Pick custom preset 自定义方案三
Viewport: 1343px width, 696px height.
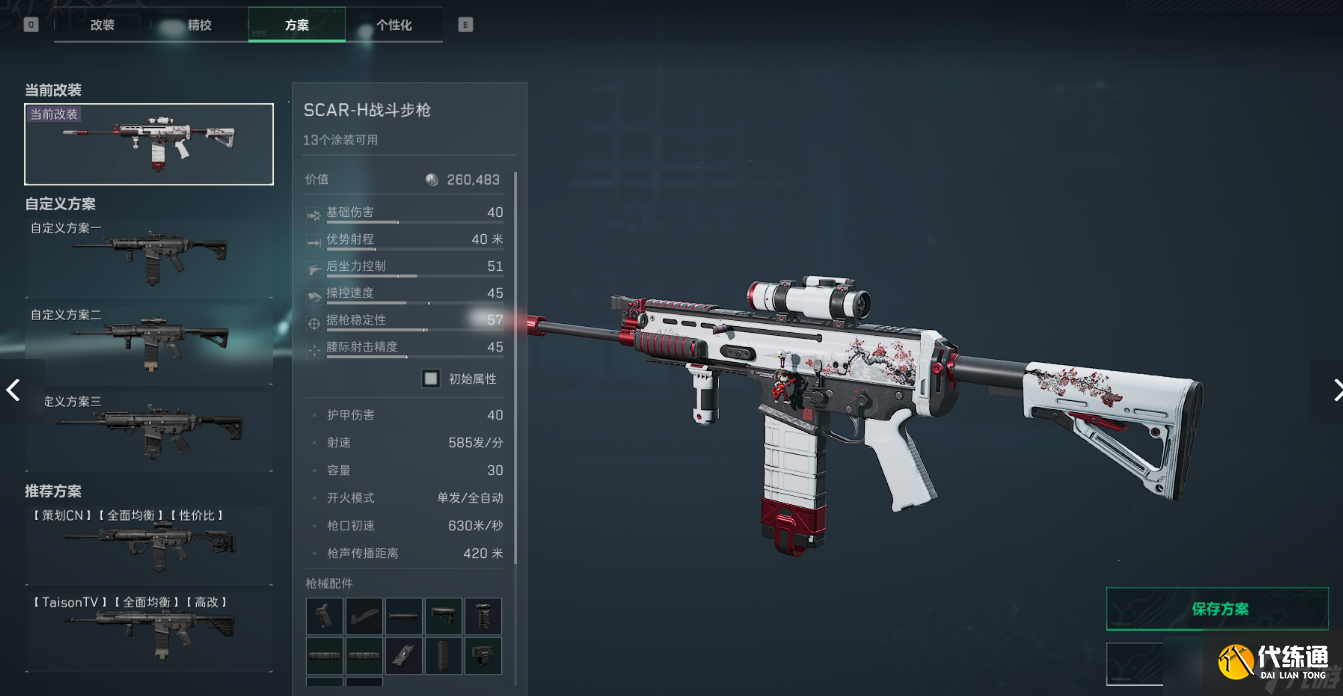click(149, 428)
